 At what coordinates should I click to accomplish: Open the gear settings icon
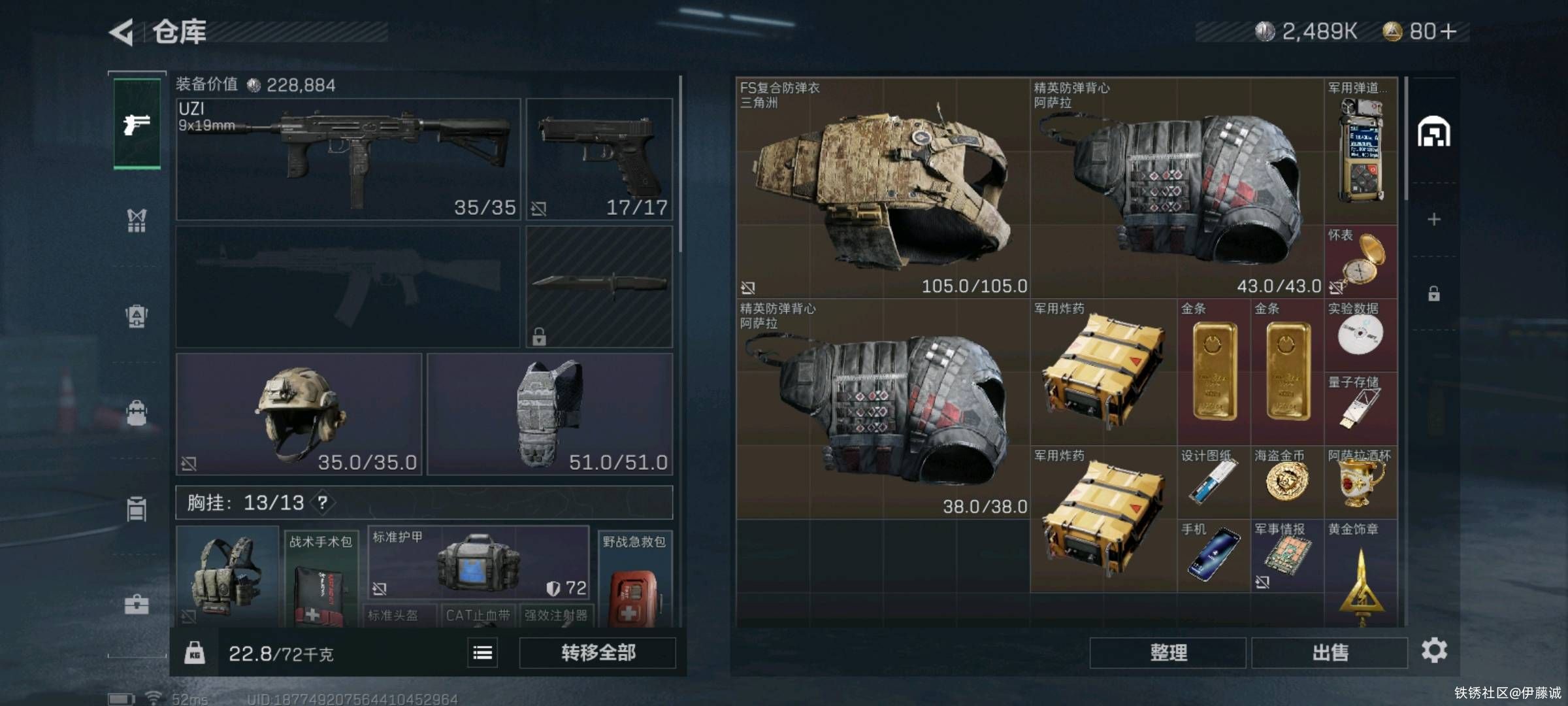coord(1434,651)
